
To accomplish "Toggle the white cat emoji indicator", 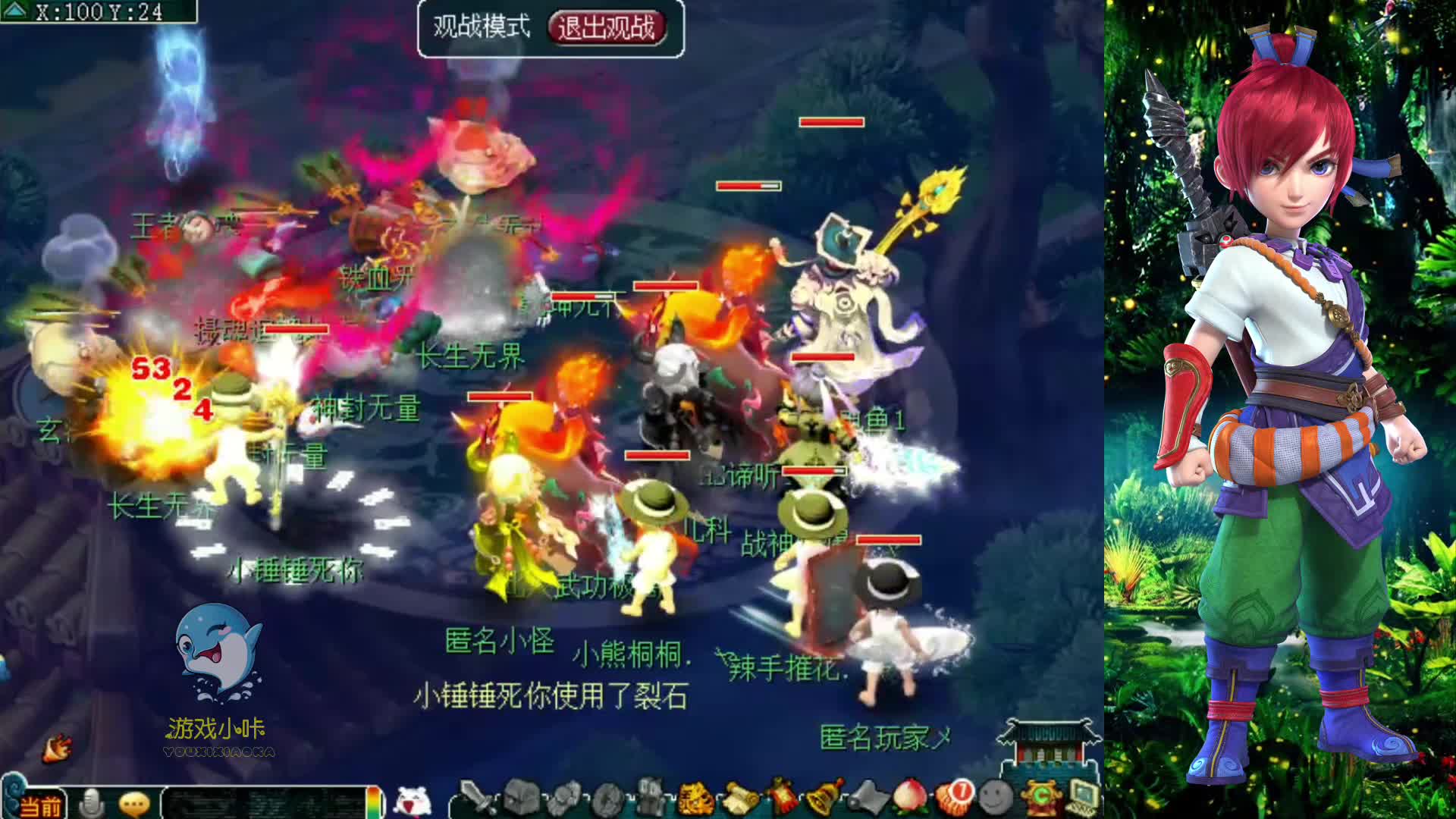I will (414, 800).
